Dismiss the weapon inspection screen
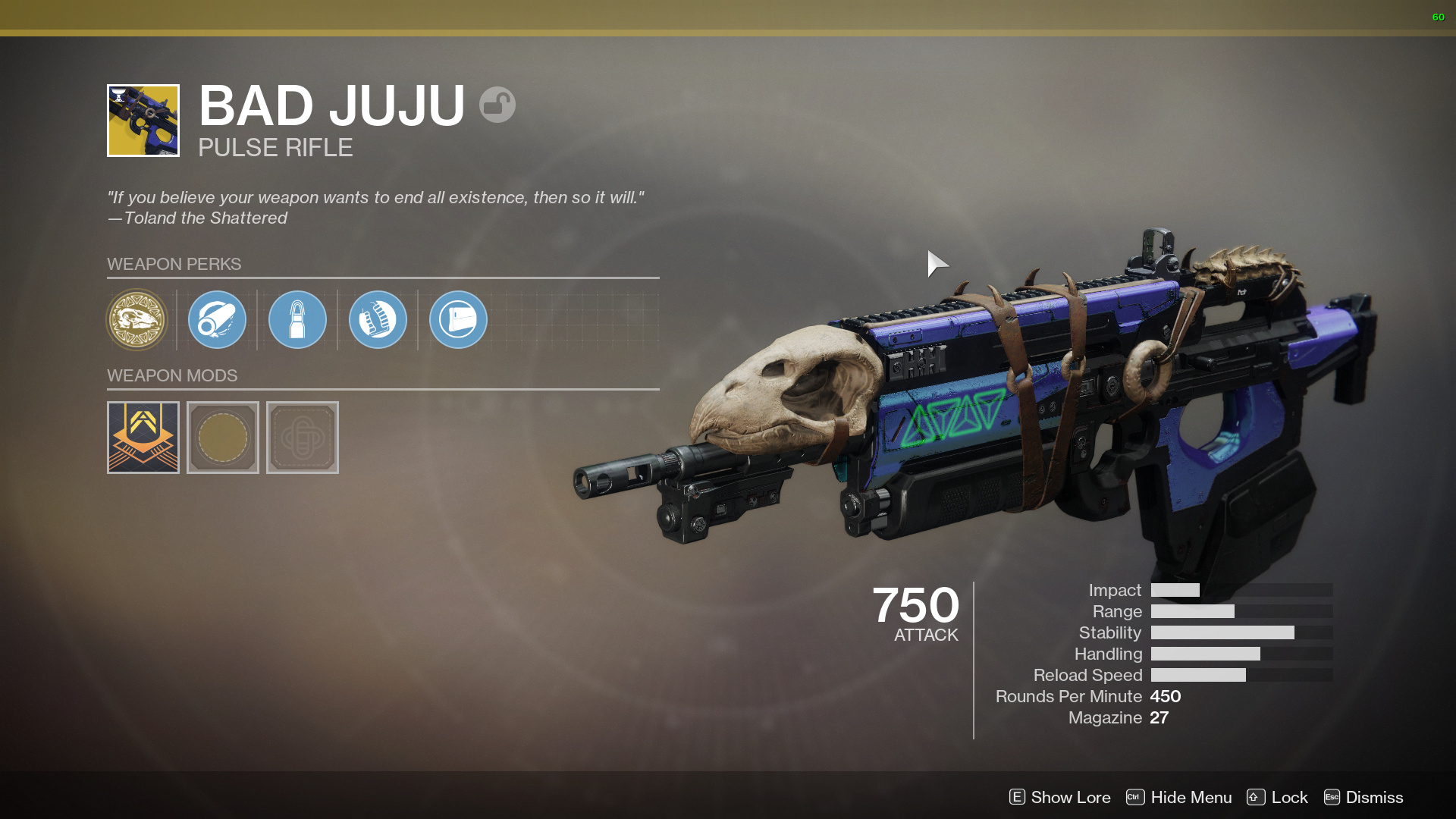Screen dimensions: 1456x819 1363,797
